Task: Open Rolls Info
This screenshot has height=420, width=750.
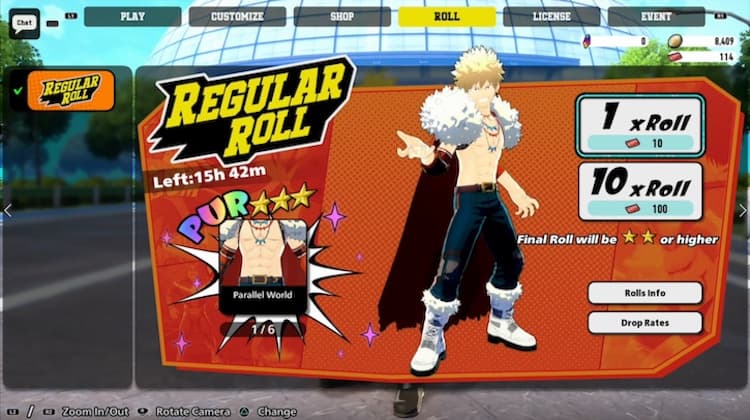Action: [644, 293]
